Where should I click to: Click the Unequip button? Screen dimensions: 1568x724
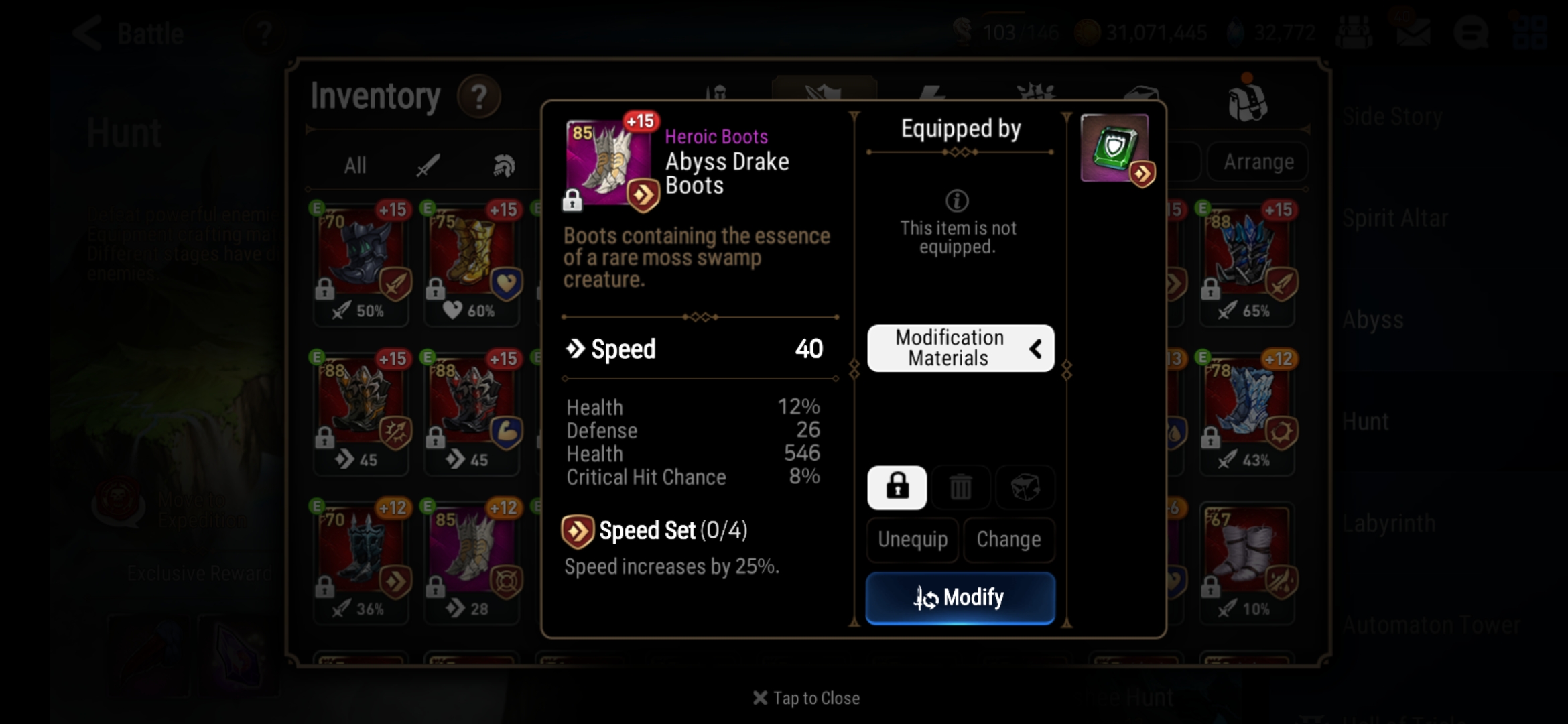point(913,540)
